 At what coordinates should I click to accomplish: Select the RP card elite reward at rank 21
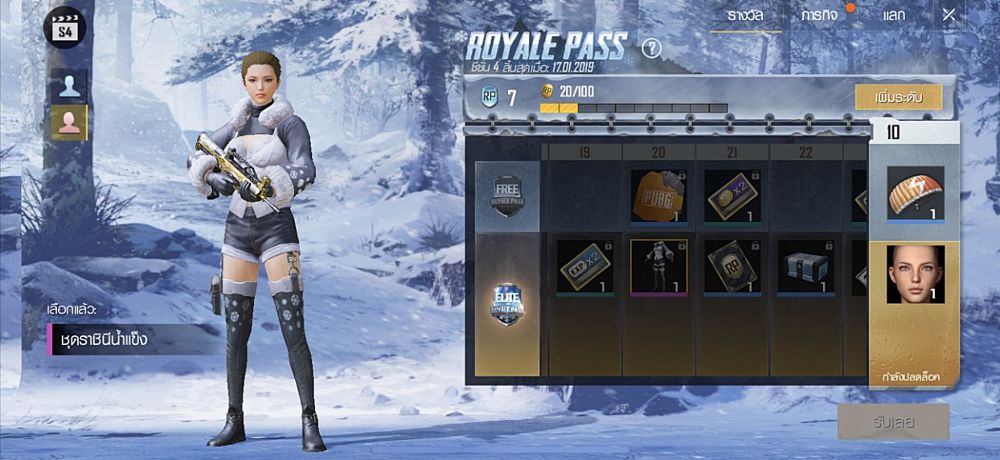(732, 267)
